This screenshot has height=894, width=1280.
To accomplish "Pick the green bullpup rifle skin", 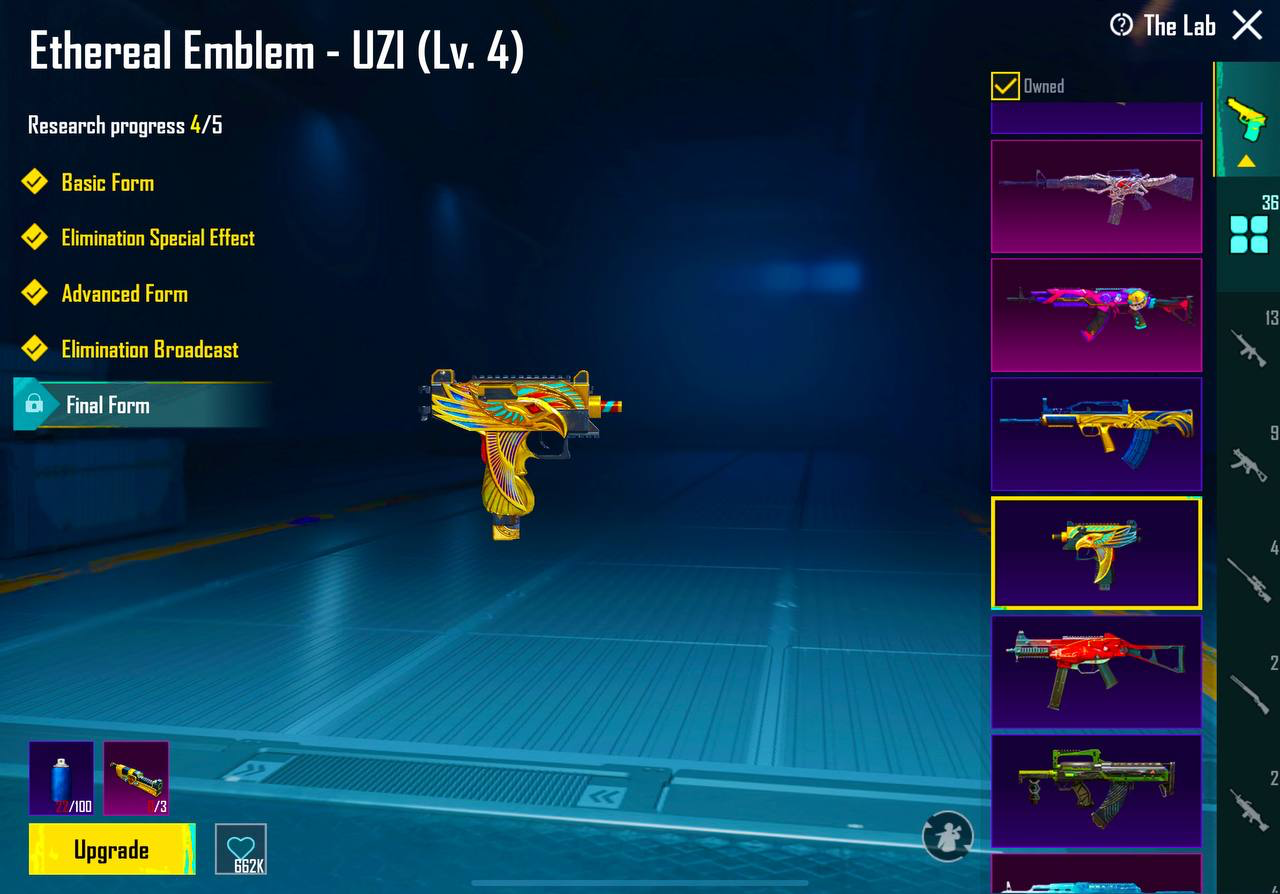I will click(x=1096, y=791).
